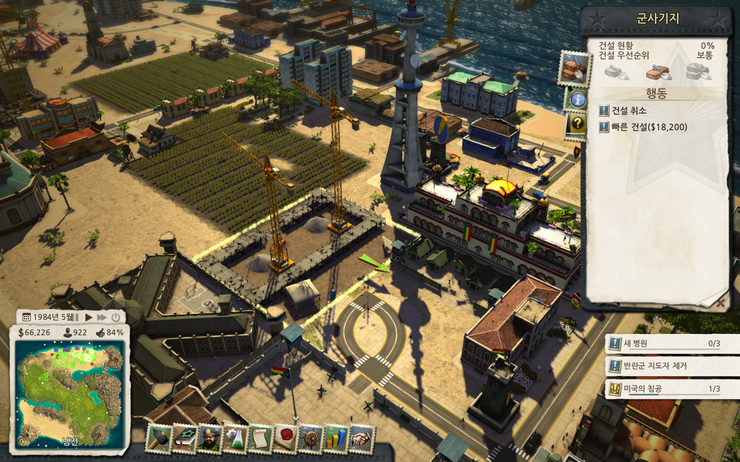
Task: Open the question mark help tab
Action: (x=577, y=125)
